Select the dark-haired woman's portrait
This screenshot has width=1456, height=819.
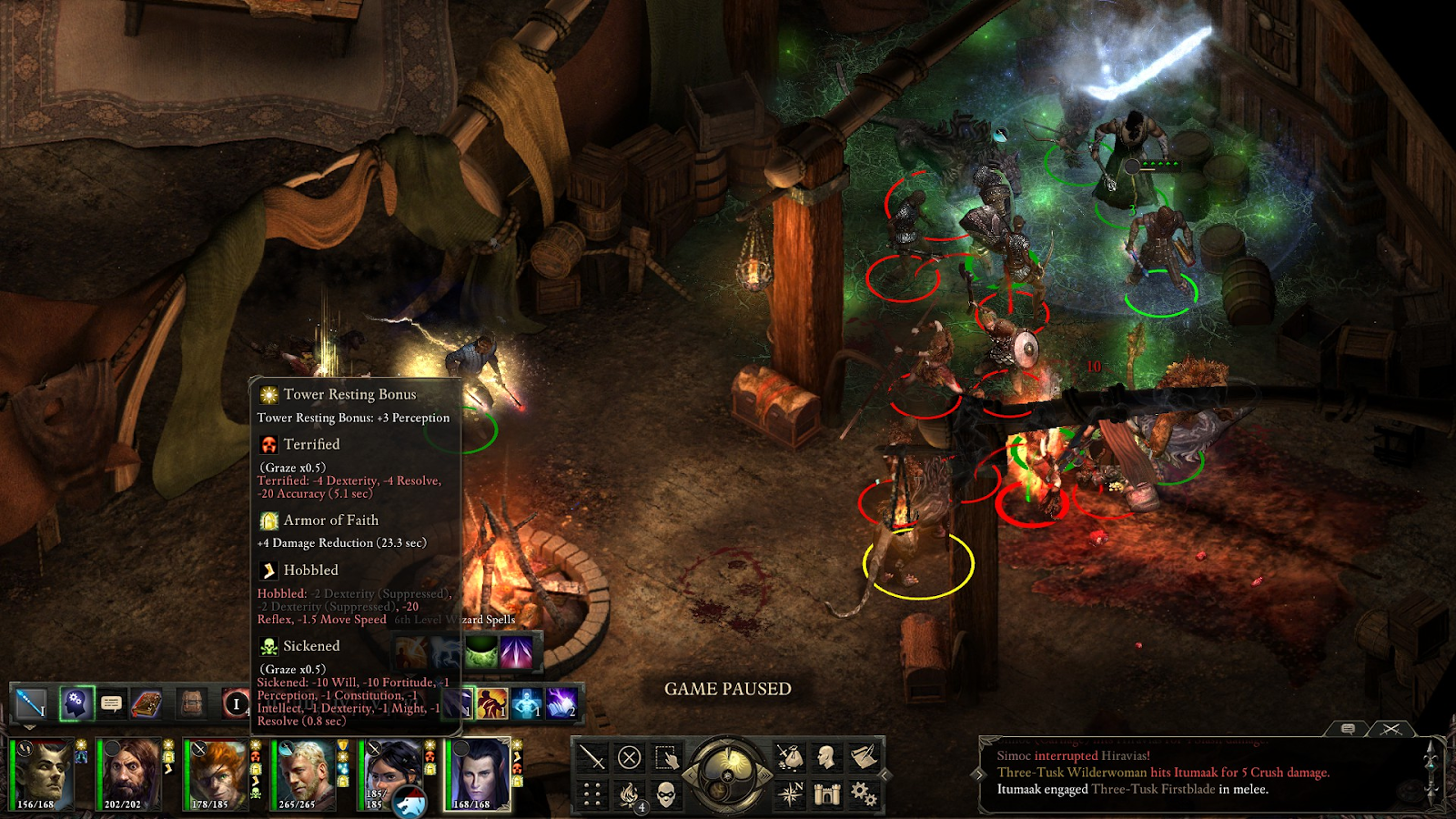(390, 769)
